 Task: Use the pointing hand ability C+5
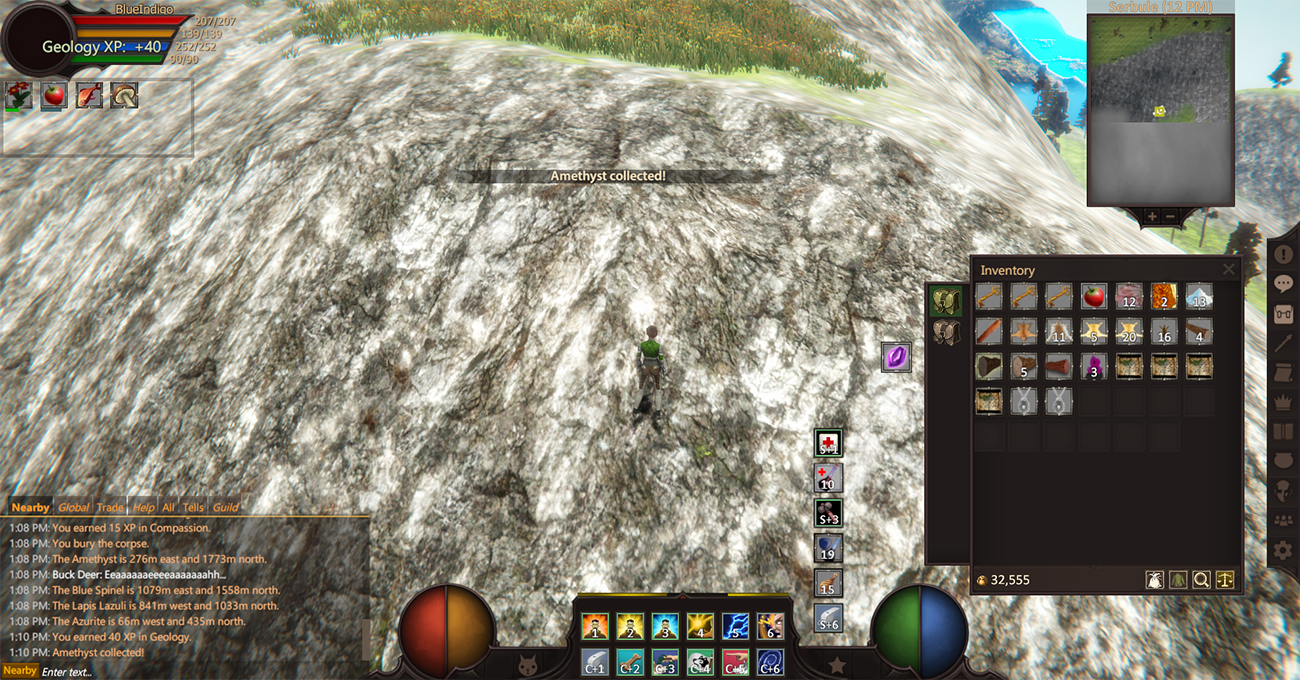click(x=735, y=661)
